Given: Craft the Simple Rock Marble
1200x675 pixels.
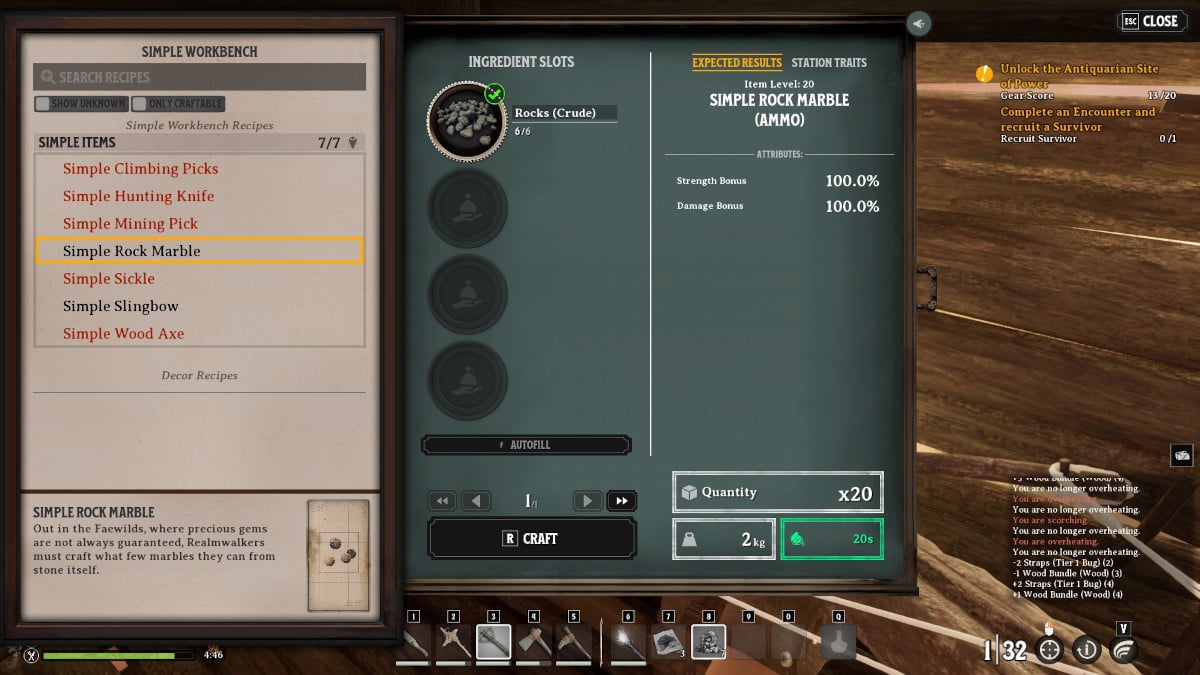Looking at the screenshot, I should 531,538.
